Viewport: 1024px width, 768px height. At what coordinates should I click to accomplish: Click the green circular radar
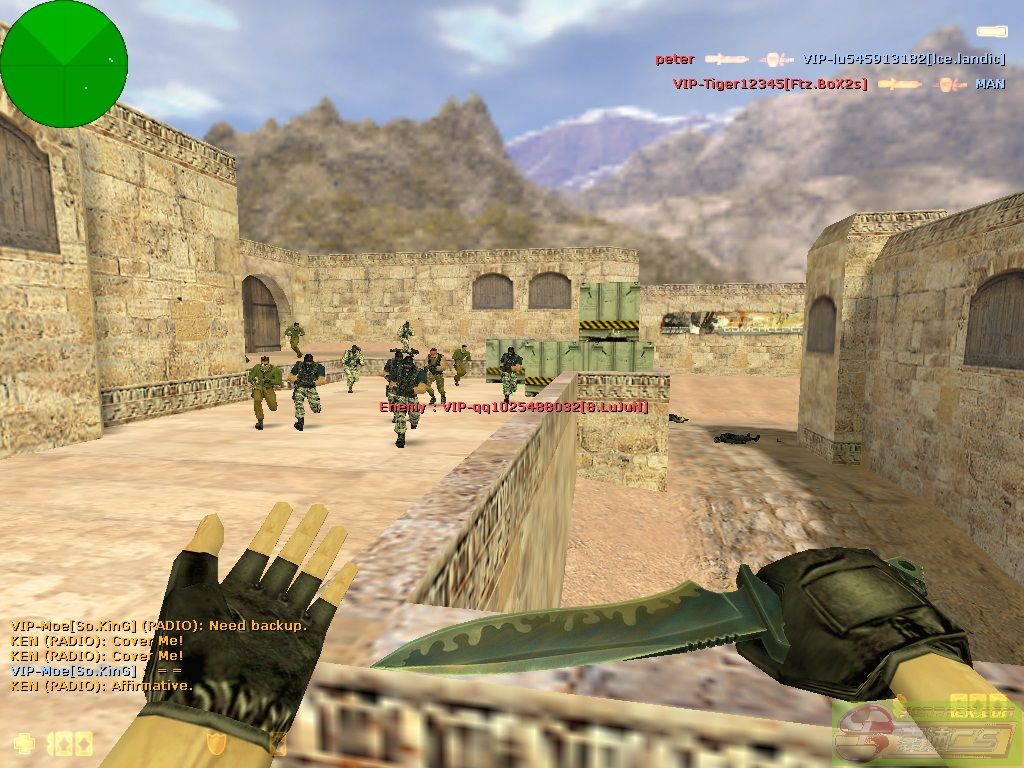pyautogui.click(x=64, y=64)
